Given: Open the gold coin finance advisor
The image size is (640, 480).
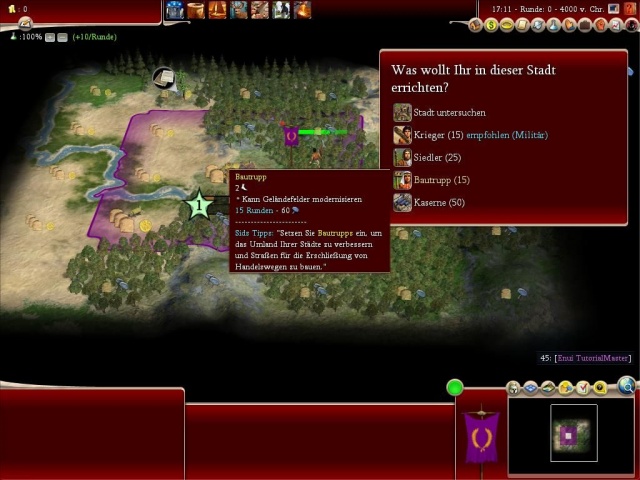Looking at the screenshot, I should (x=491, y=24).
